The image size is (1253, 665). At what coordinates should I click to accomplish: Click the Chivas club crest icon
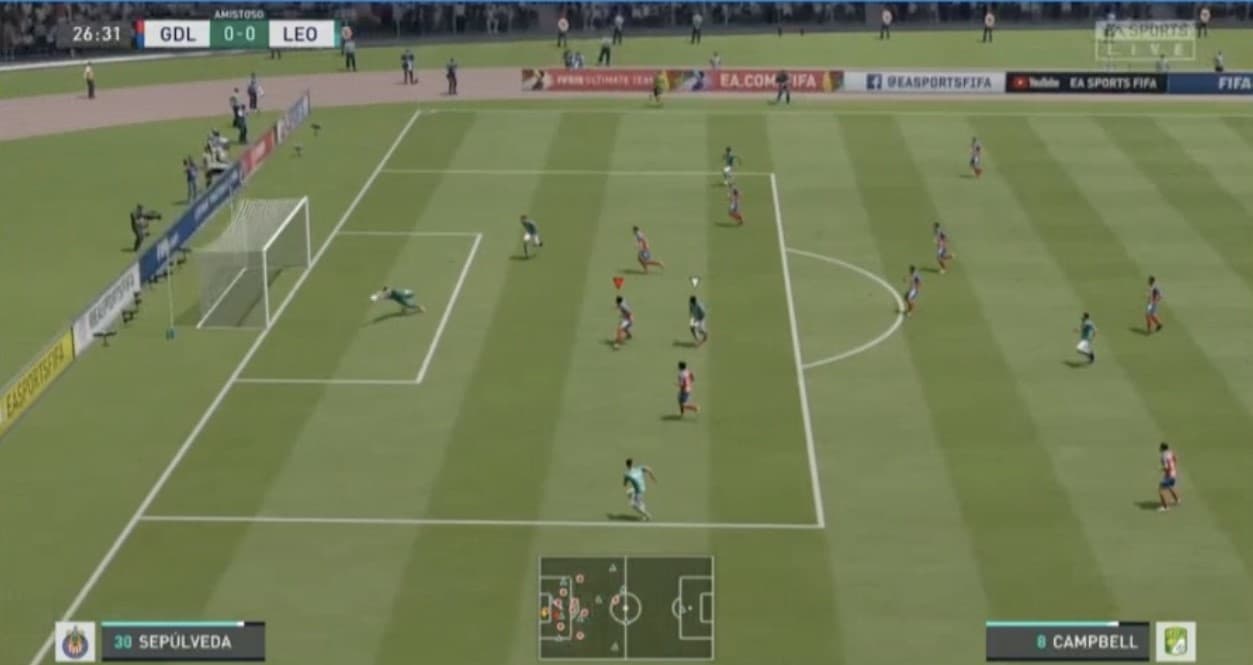tap(75, 642)
